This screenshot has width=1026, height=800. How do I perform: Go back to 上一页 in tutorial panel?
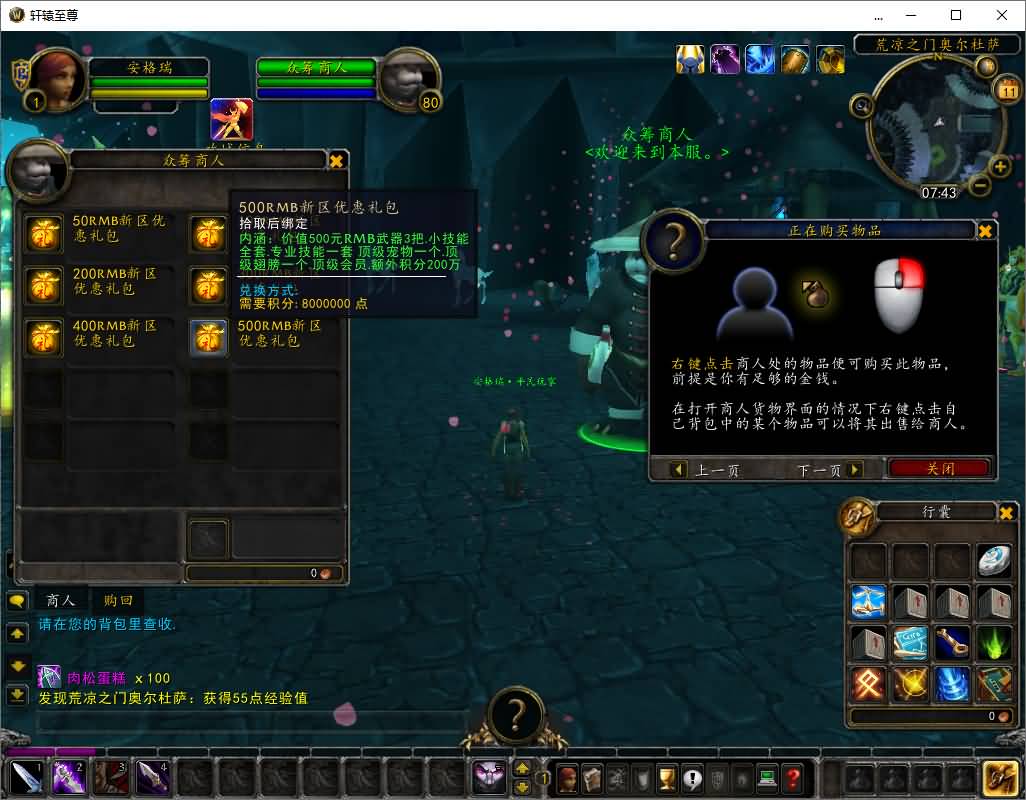click(706, 469)
